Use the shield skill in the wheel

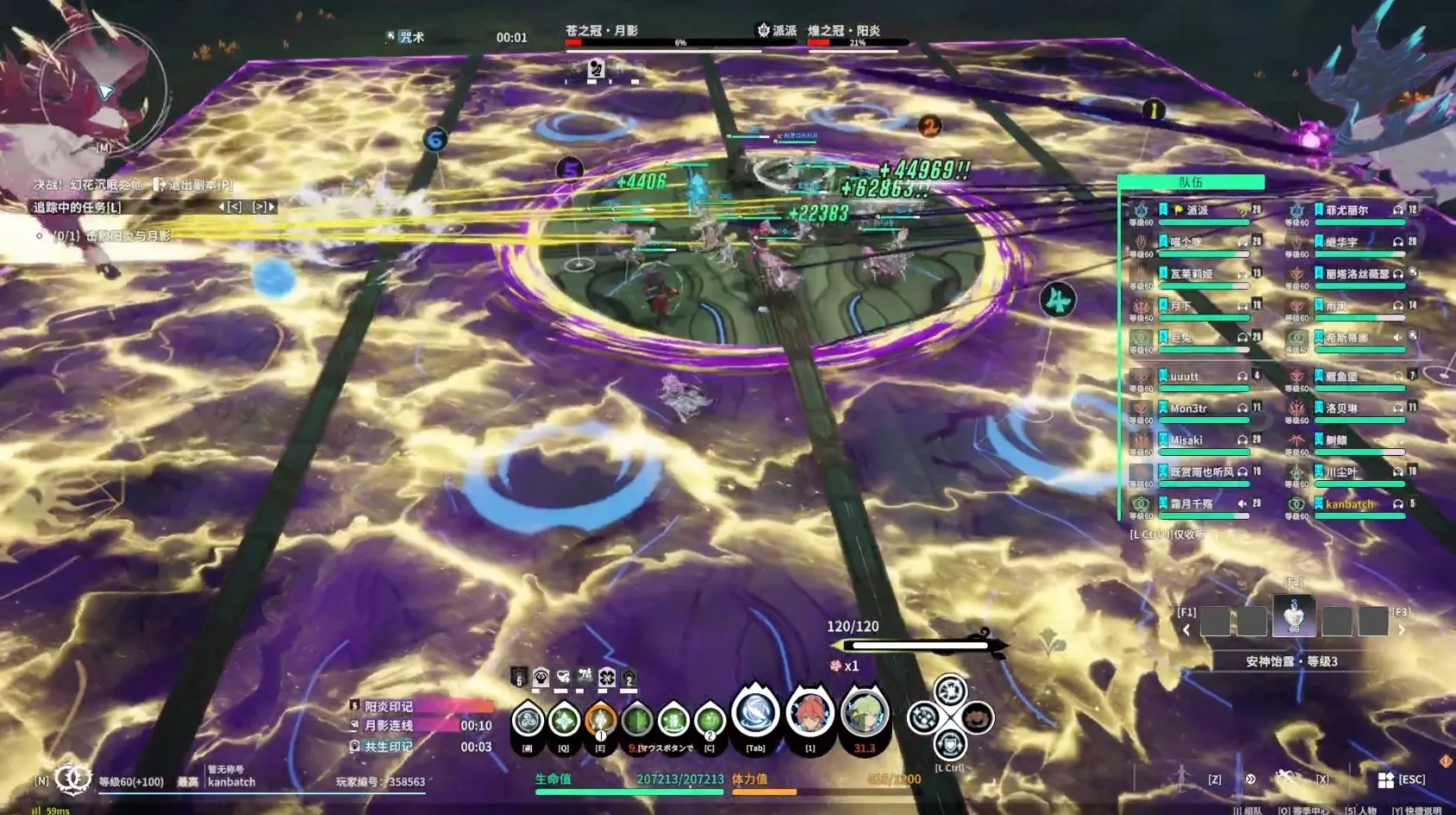tap(949, 743)
